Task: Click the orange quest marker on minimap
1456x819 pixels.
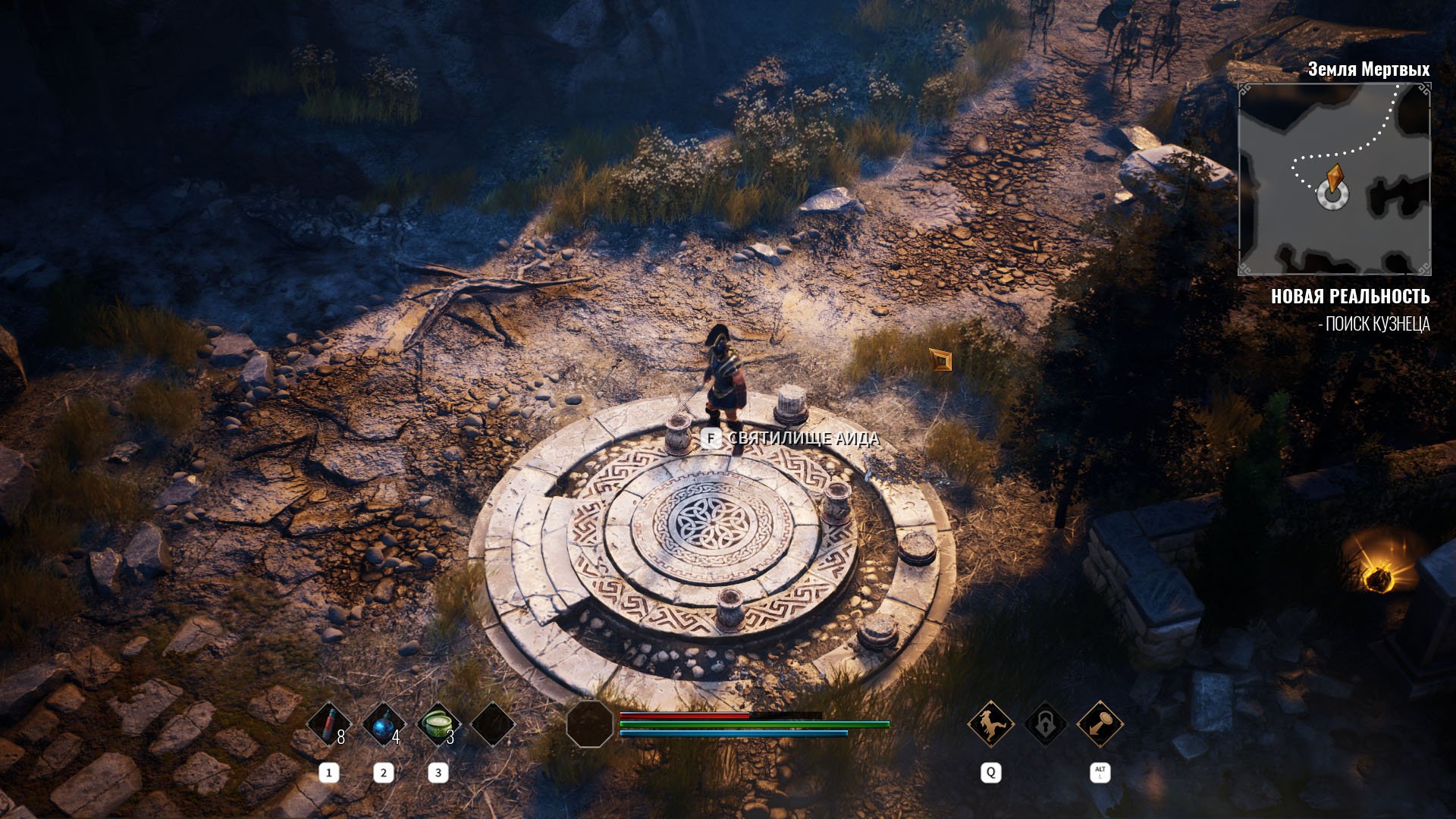Action: pos(1335,179)
